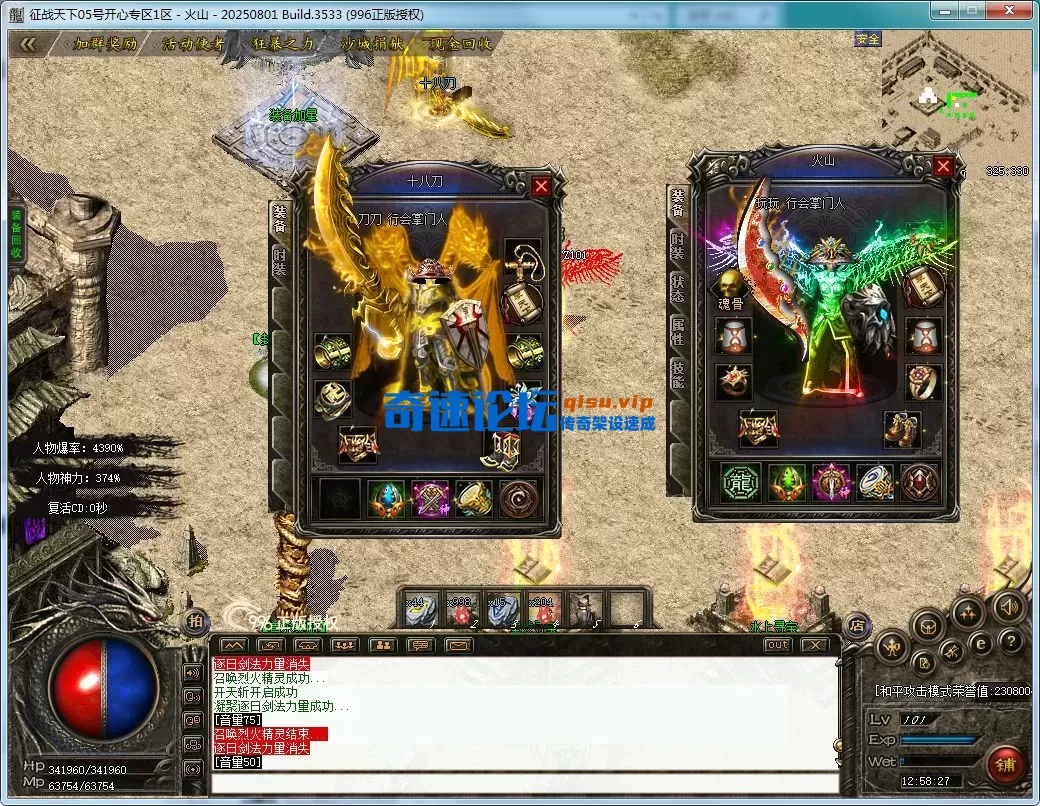Show the 属性 tab in 火山 panel
The width and height of the screenshot is (1040, 806).
click(677, 333)
